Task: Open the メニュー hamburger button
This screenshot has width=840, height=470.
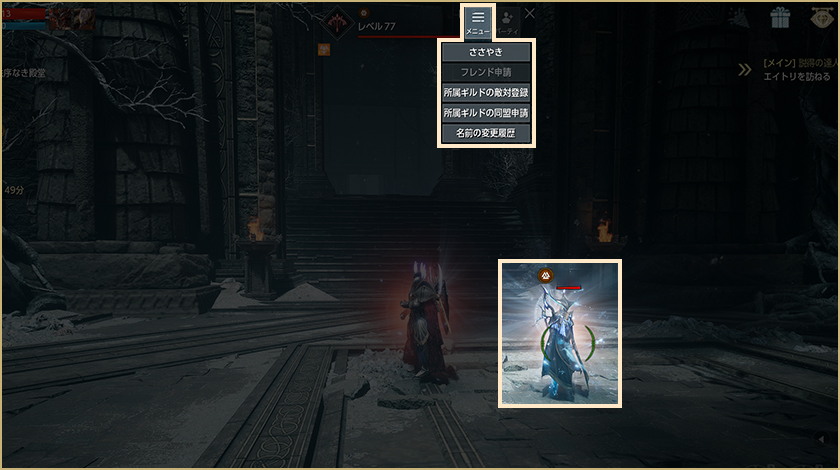Action: tap(478, 21)
